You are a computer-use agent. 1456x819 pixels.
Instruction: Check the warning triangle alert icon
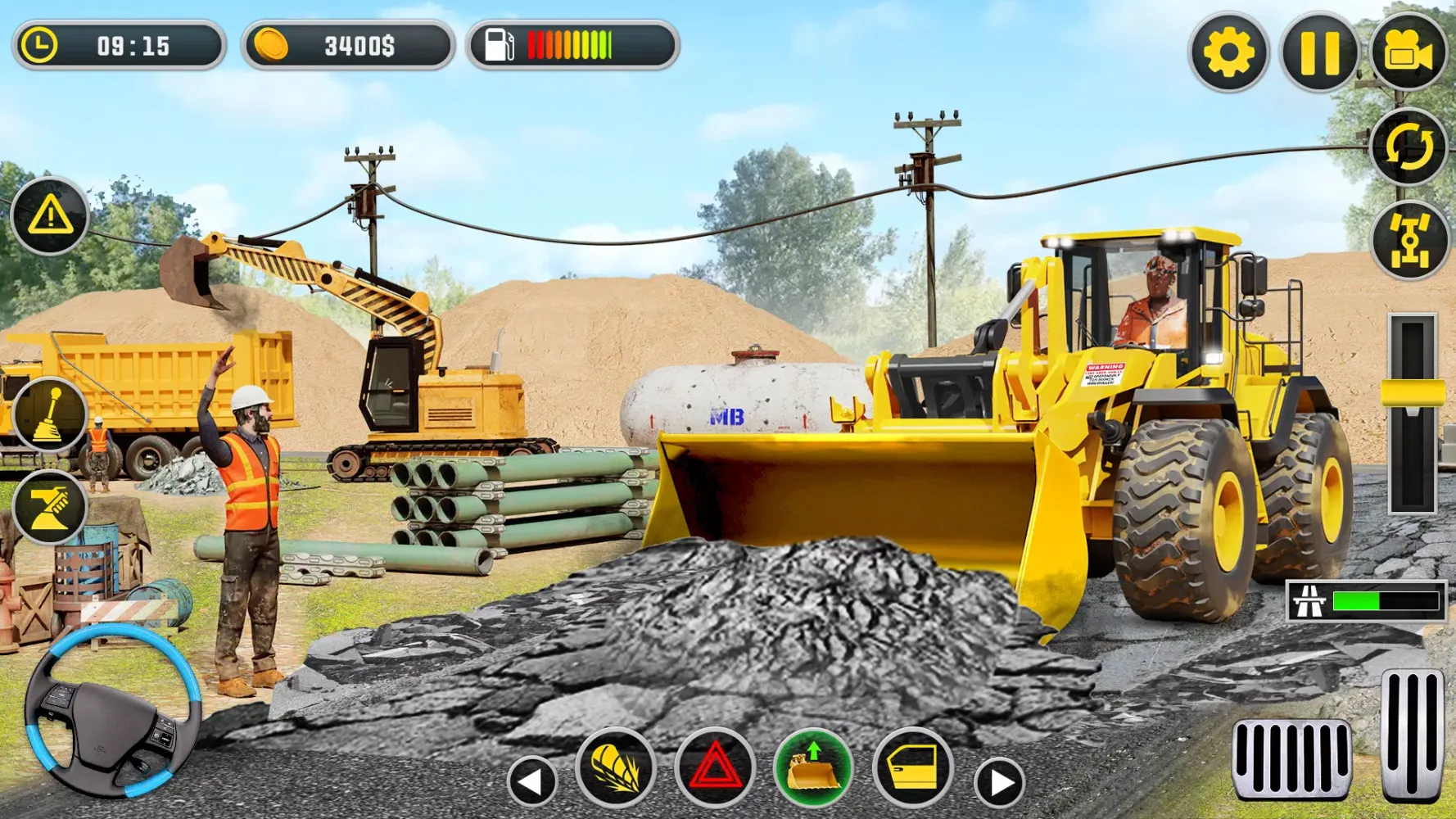click(51, 216)
